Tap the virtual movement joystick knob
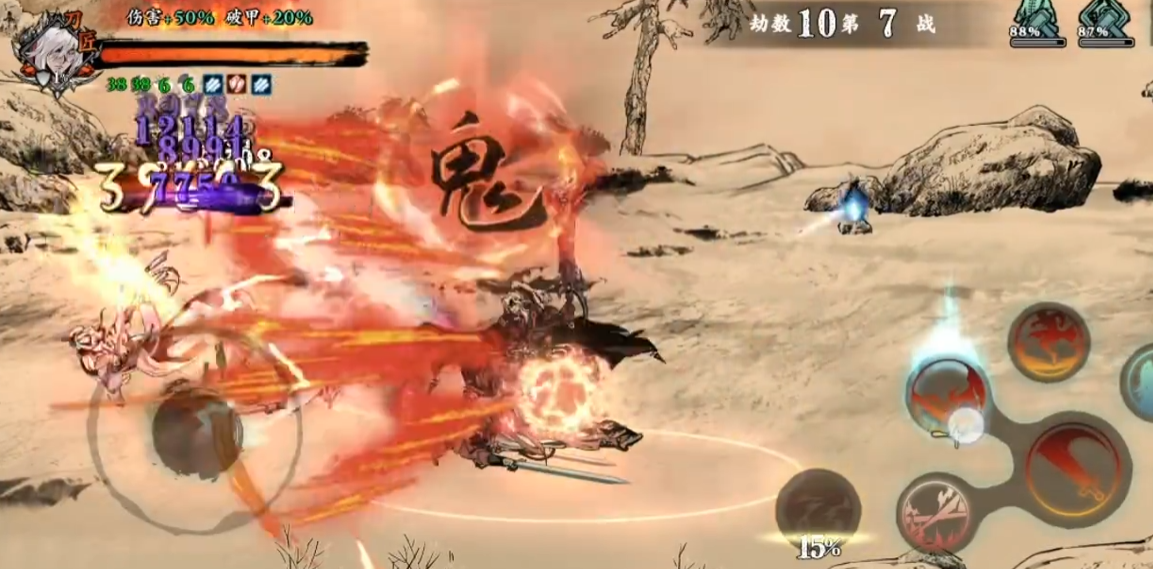The width and height of the screenshot is (1153, 569). click(x=196, y=433)
